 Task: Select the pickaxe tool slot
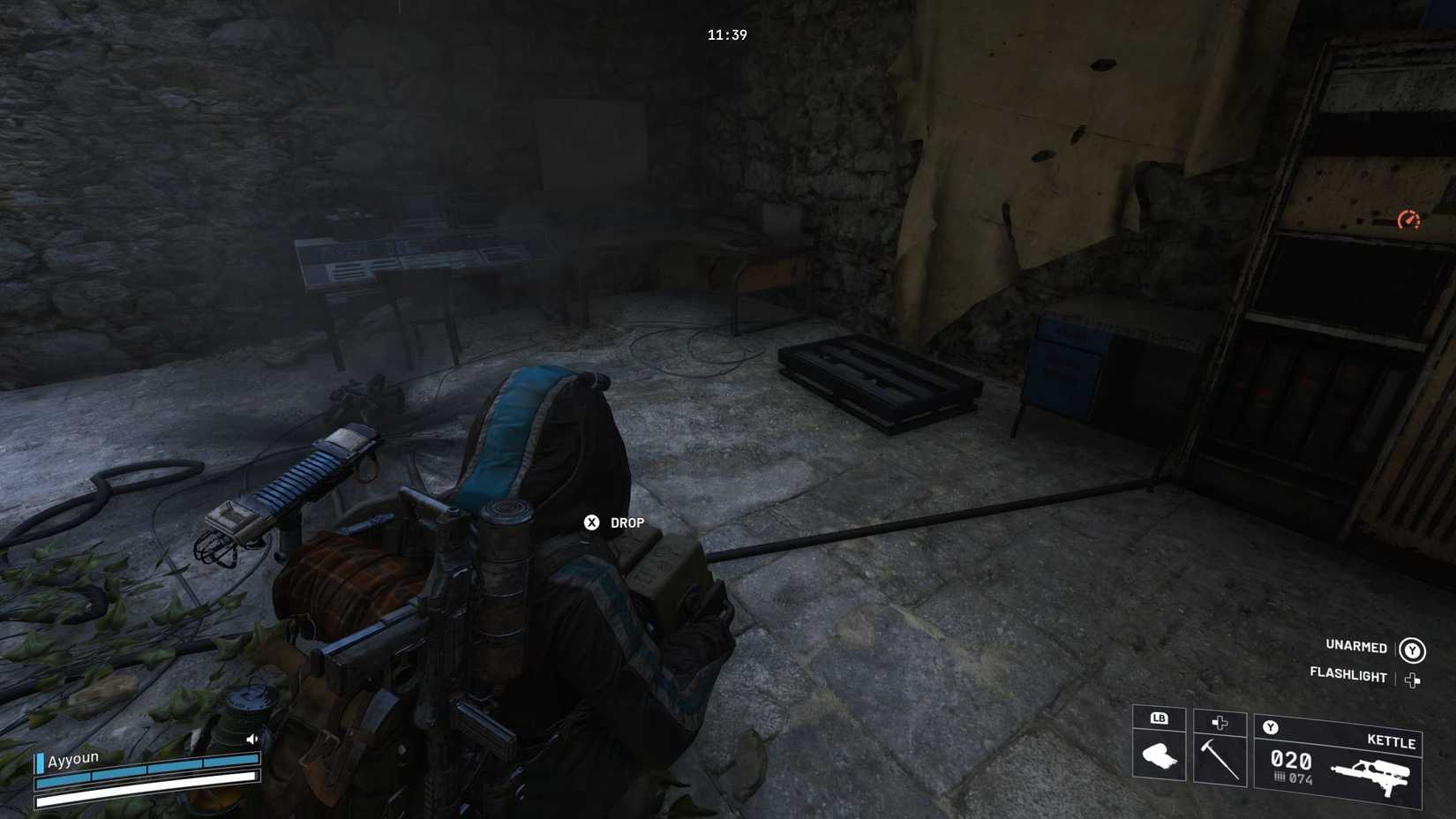click(1220, 758)
